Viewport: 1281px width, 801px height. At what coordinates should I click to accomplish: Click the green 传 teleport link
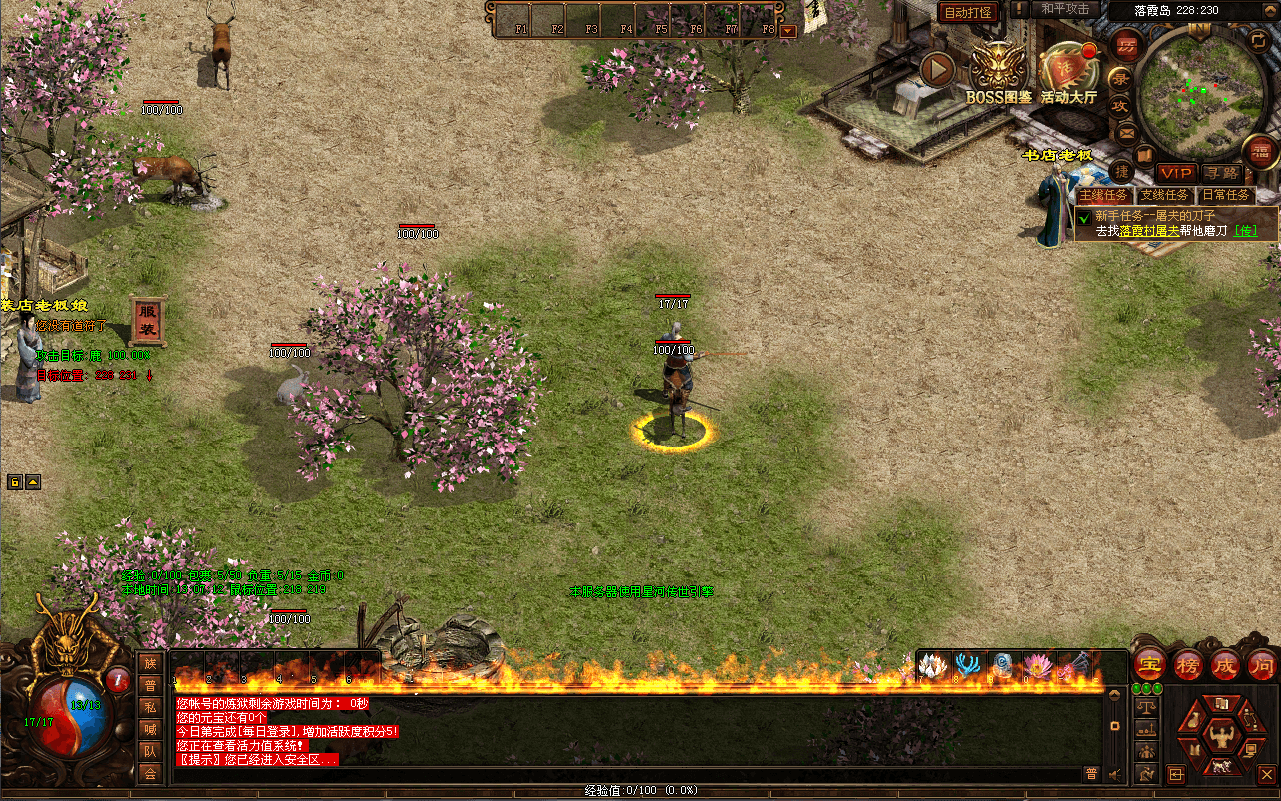click(x=1245, y=231)
